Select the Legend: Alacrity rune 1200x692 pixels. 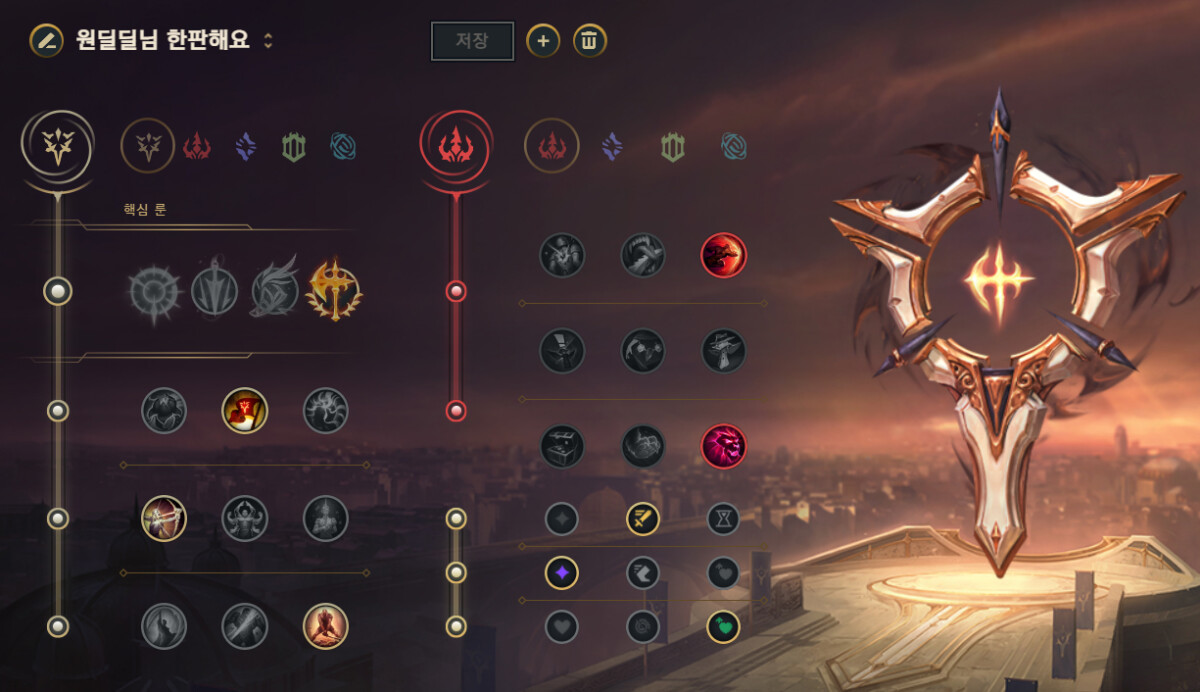pyautogui.click(x=164, y=518)
